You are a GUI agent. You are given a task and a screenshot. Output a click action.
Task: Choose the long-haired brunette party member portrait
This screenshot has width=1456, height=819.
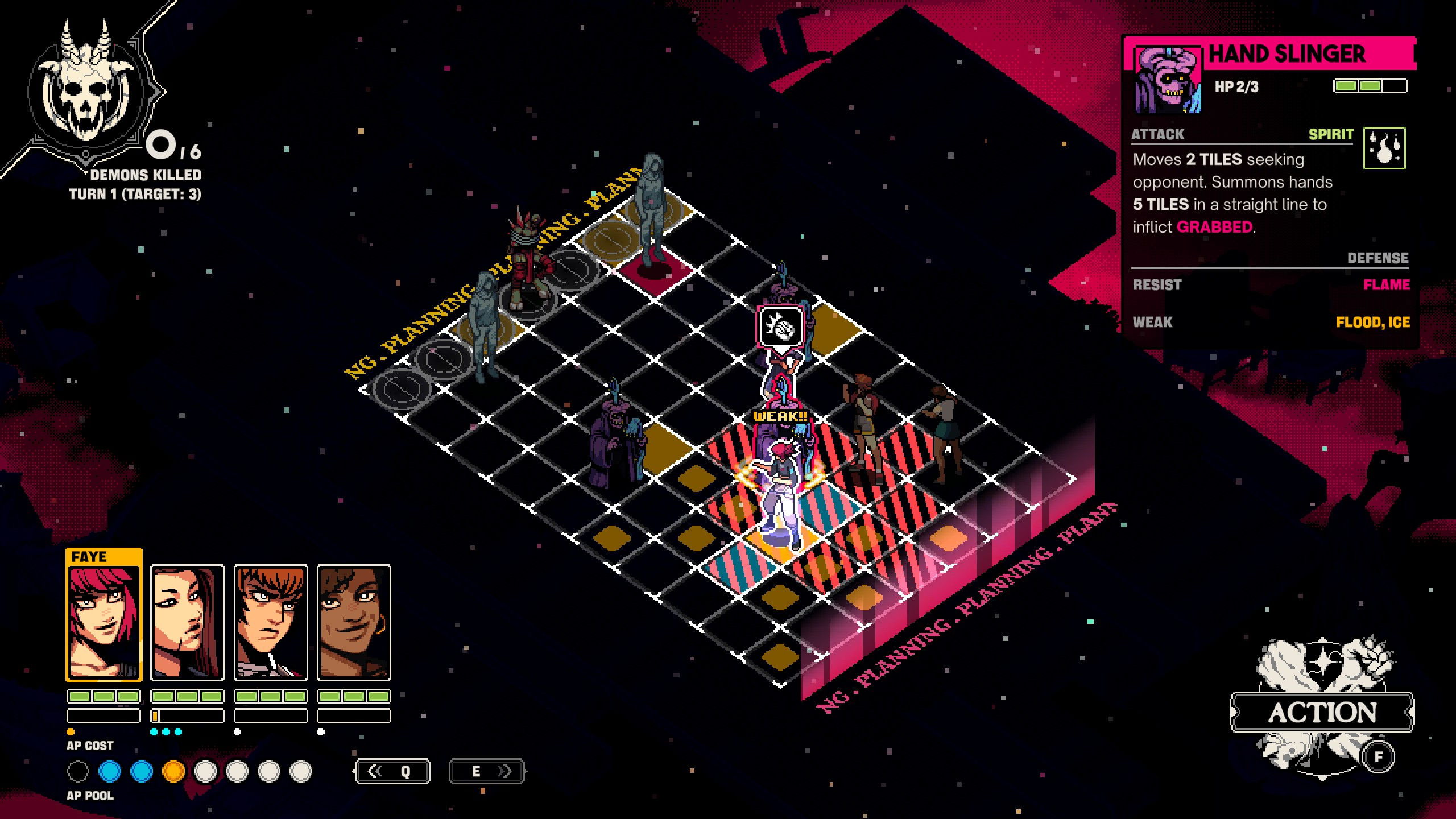[x=187, y=622]
